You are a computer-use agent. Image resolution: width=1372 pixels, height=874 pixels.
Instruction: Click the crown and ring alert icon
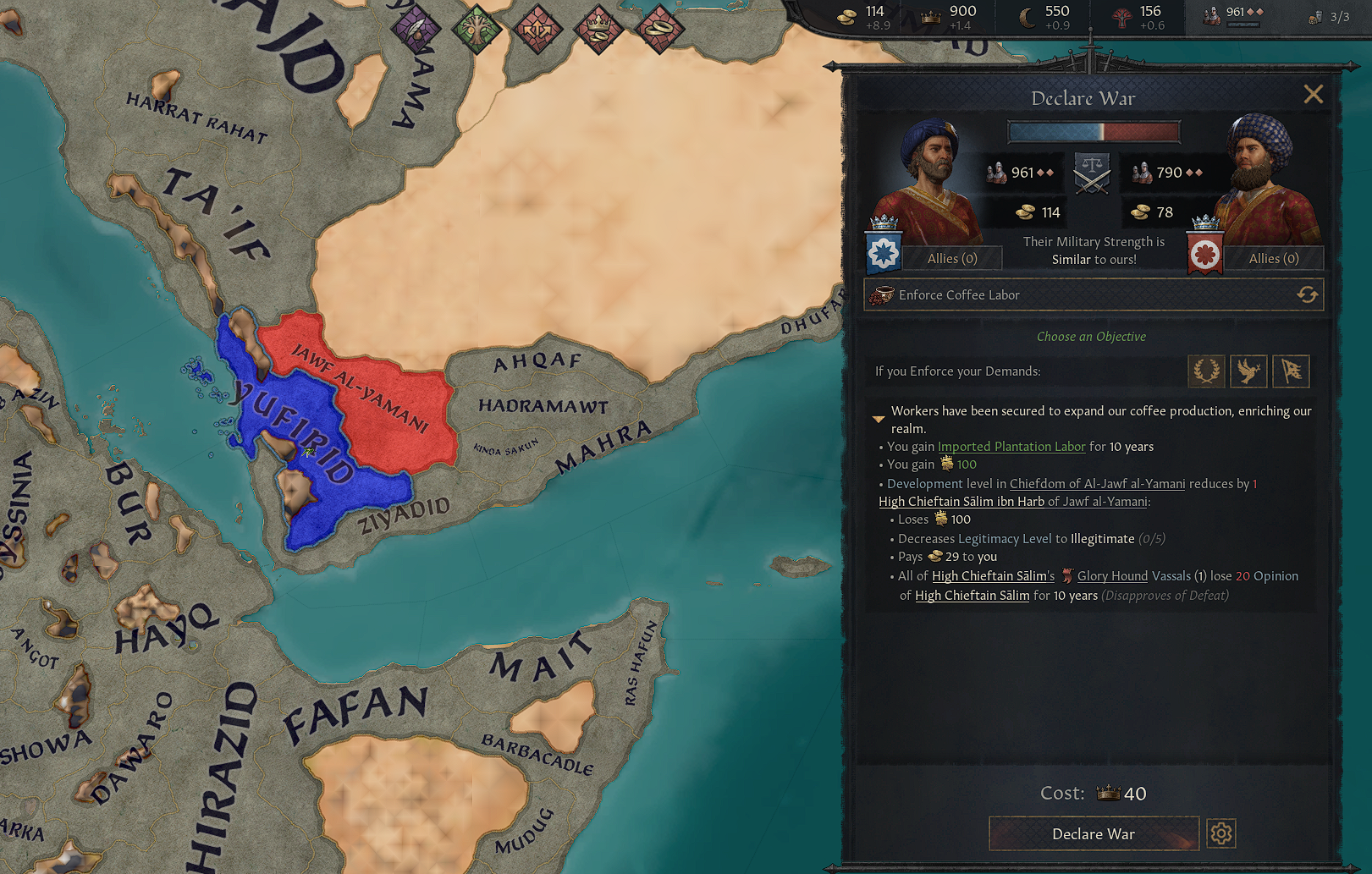pyautogui.click(x=600, y=30)
